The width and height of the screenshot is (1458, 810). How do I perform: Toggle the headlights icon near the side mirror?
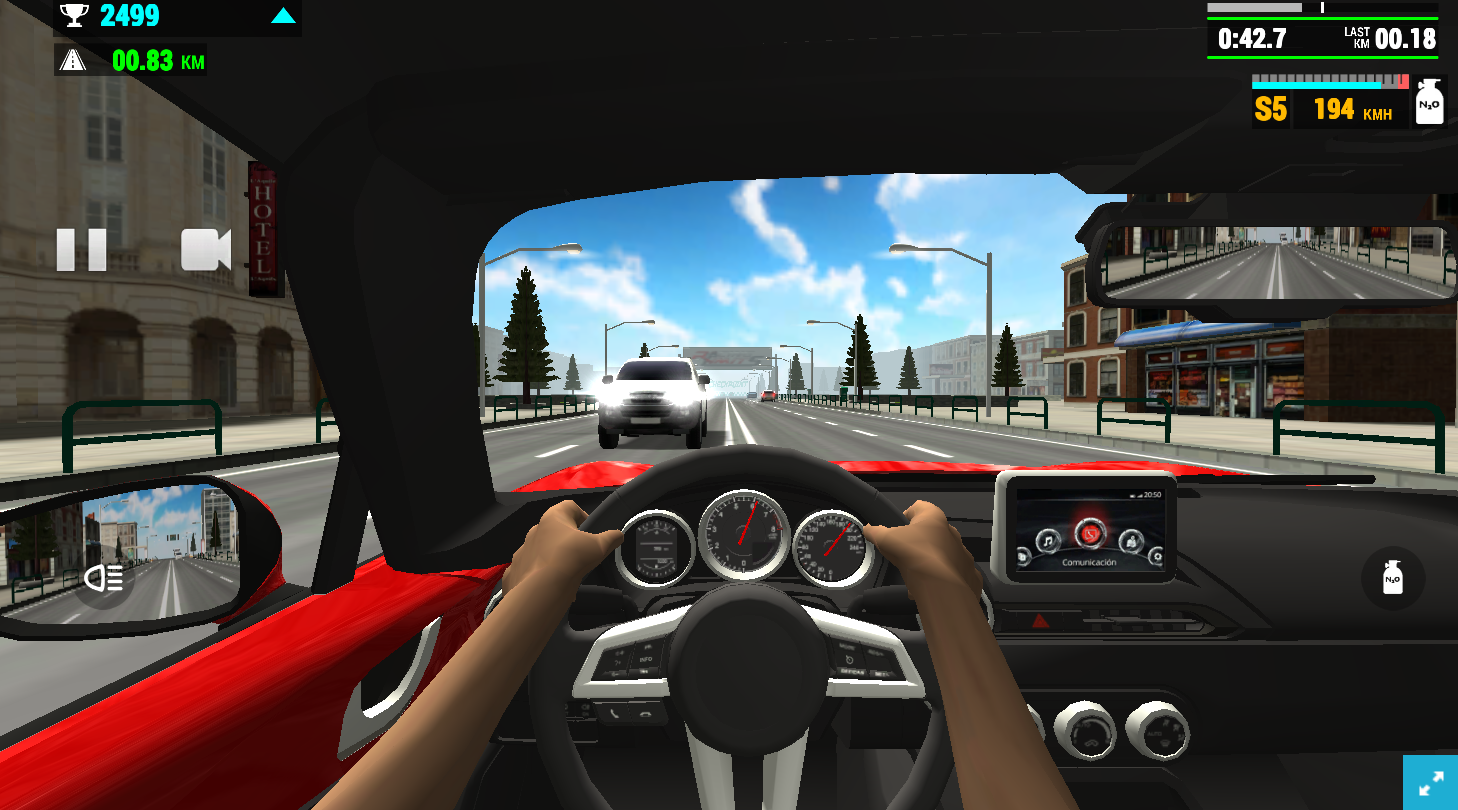click(x=104, y=578)
